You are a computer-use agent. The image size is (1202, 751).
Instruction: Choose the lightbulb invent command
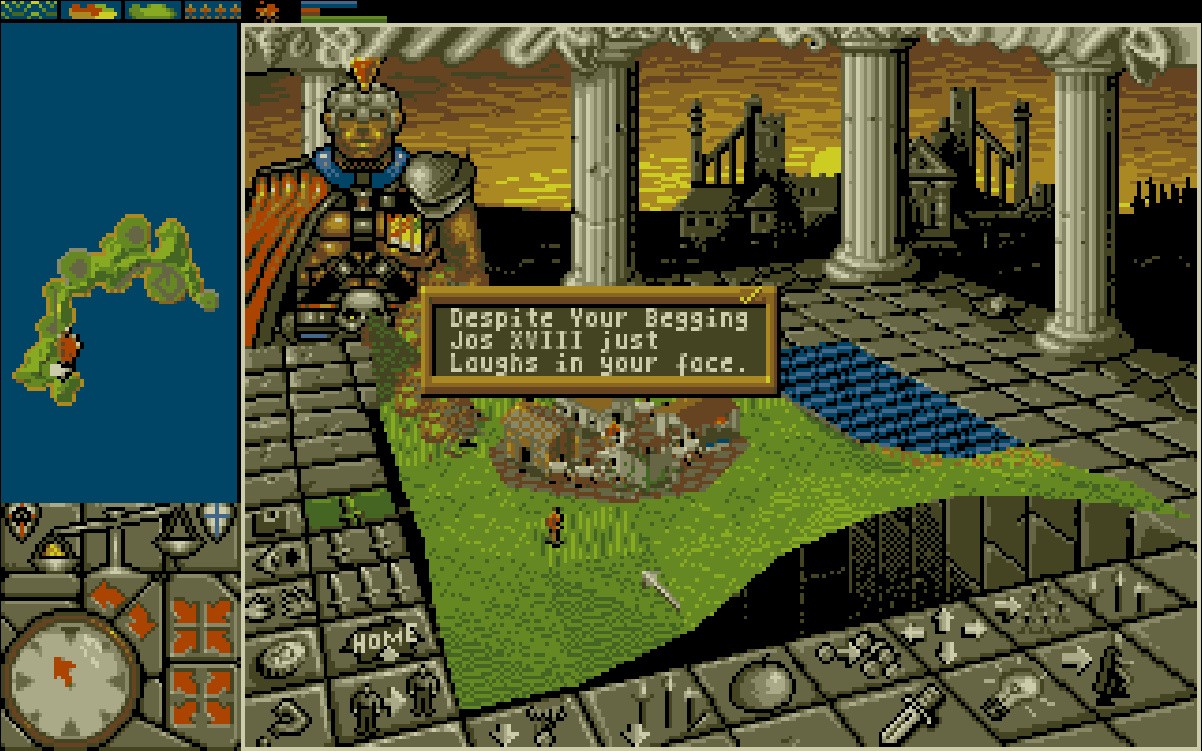[x=1010, y=688]
